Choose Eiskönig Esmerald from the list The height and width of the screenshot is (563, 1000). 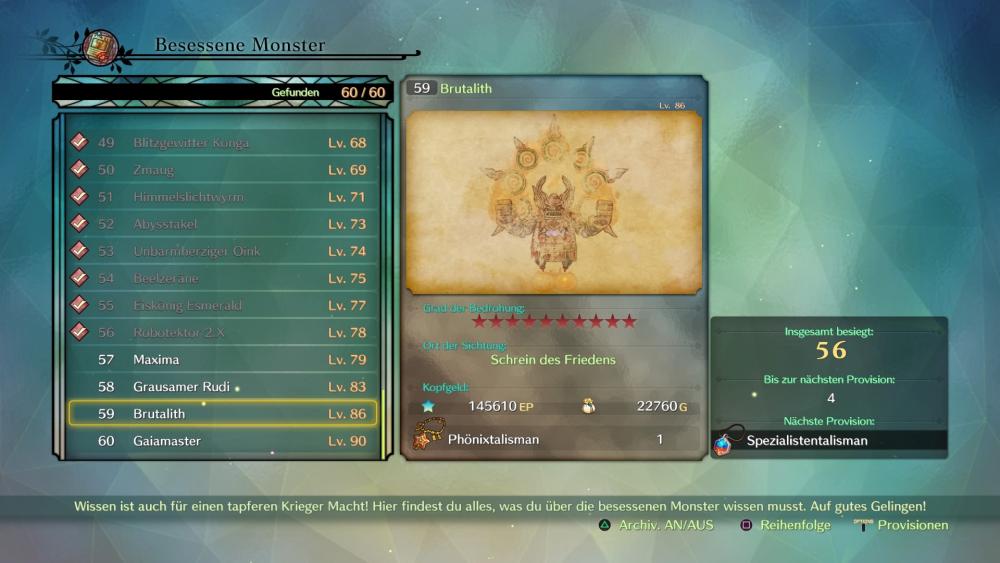click(x=222, y=305)
